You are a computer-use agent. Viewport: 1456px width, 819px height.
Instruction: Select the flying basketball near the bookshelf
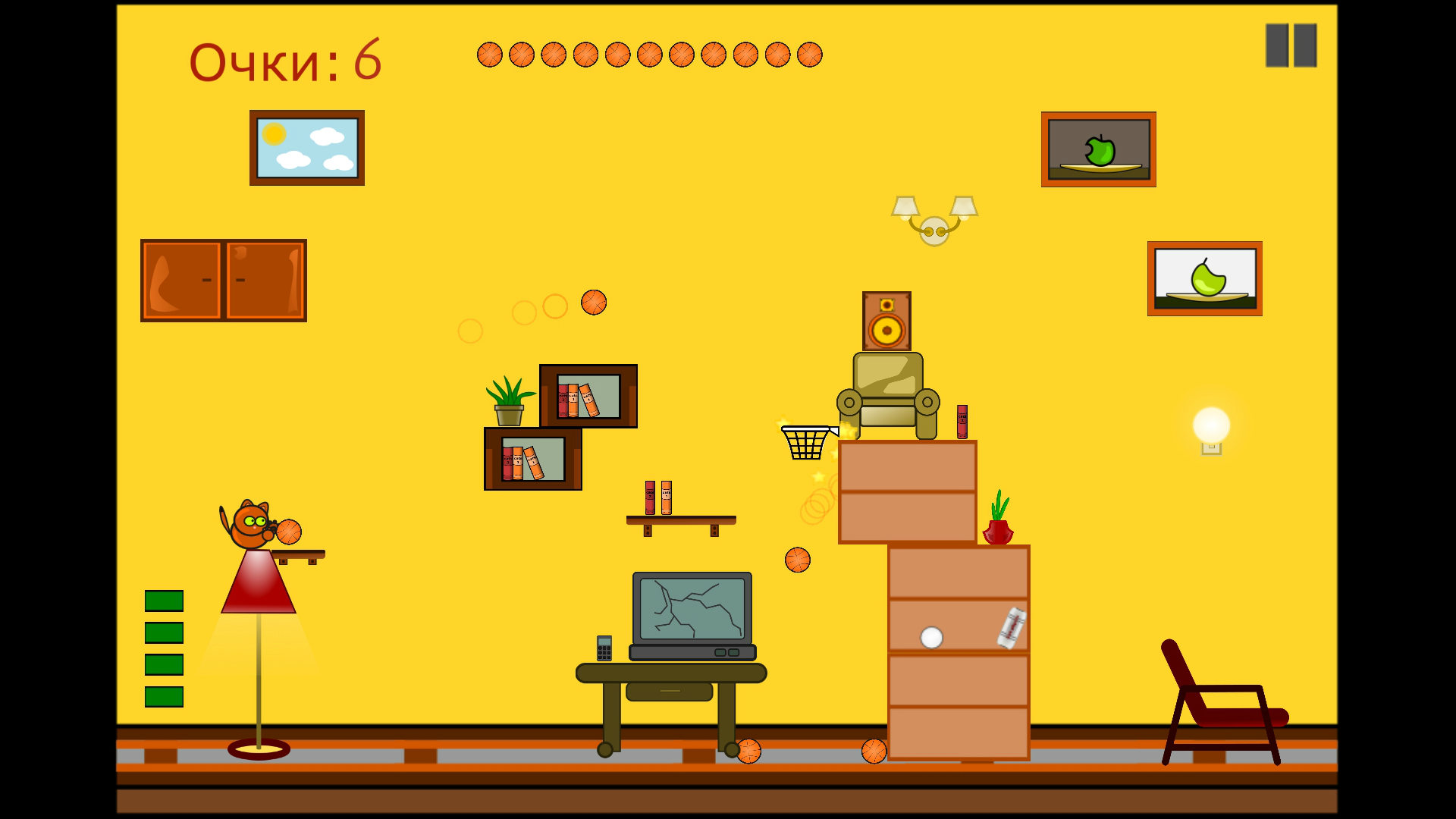point(594,302)
